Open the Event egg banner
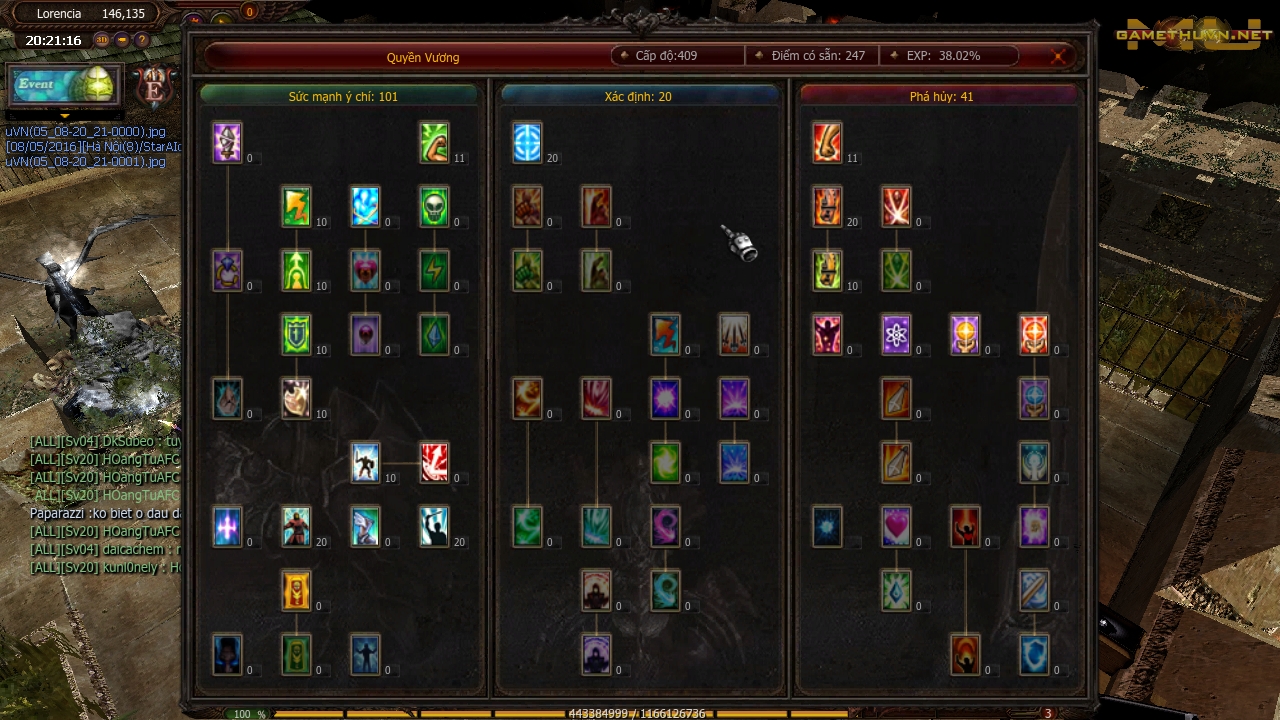1280x720 pixels. pyautogui.click(x=64, y=85)
